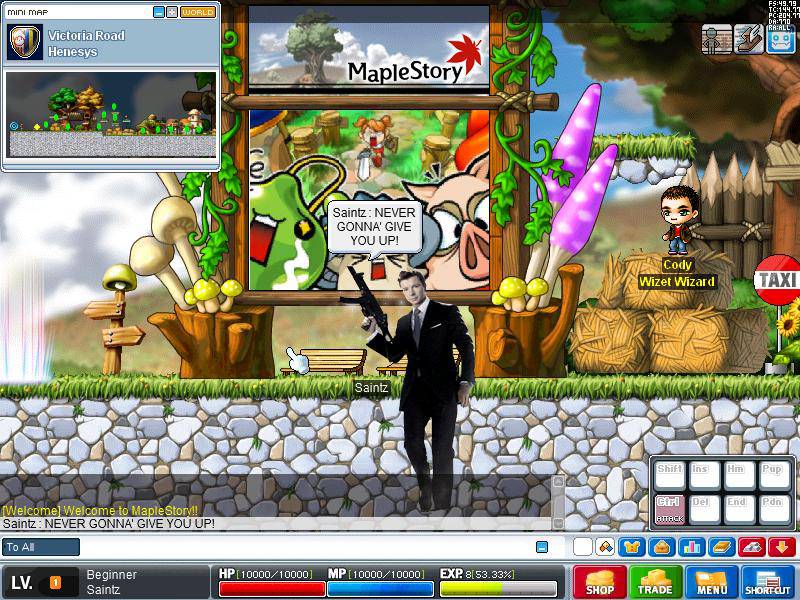This screenshot has width=800, height=600.
Task: Open the 'To All' chat target selector
Action: click(41, 547)
